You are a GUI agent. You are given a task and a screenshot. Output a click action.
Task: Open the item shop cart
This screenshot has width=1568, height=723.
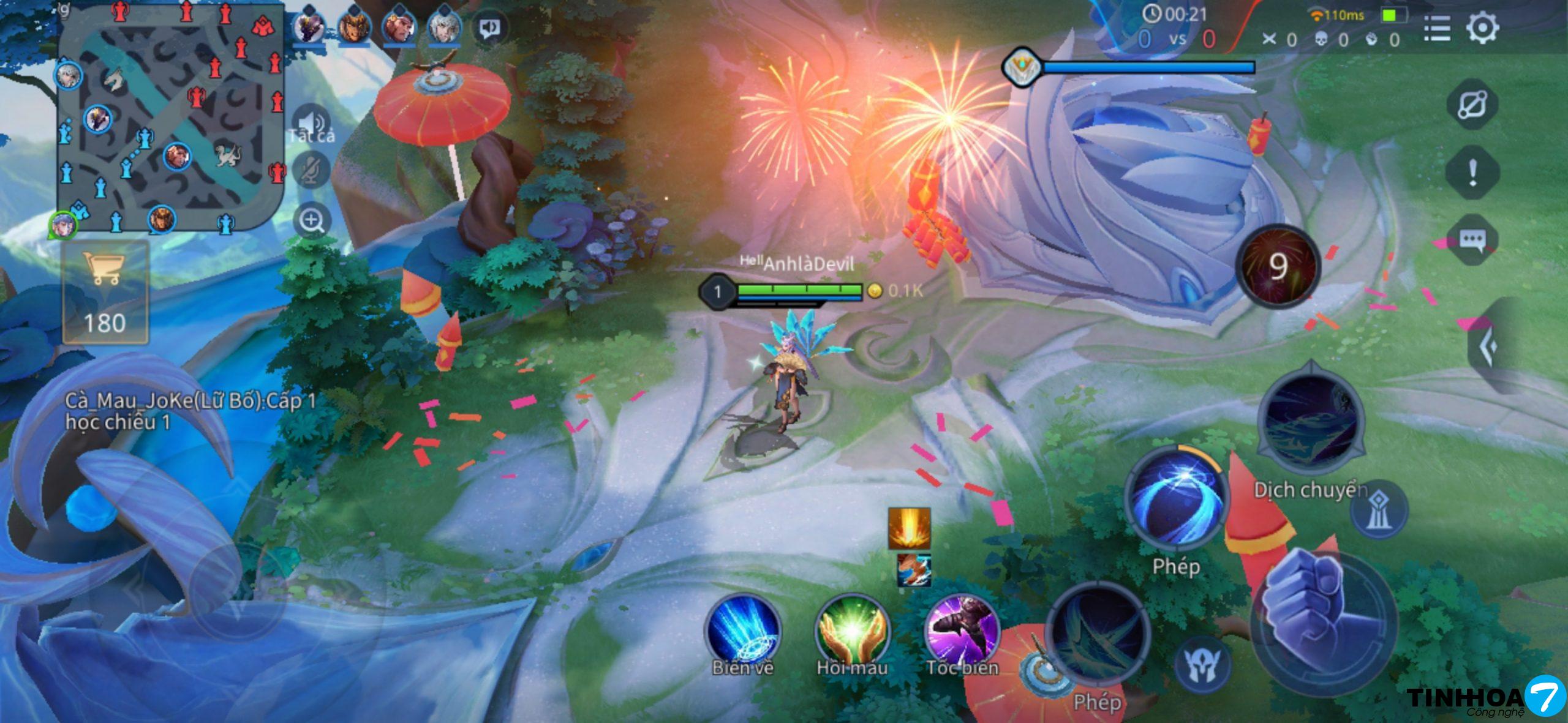(x=105, y=292)
